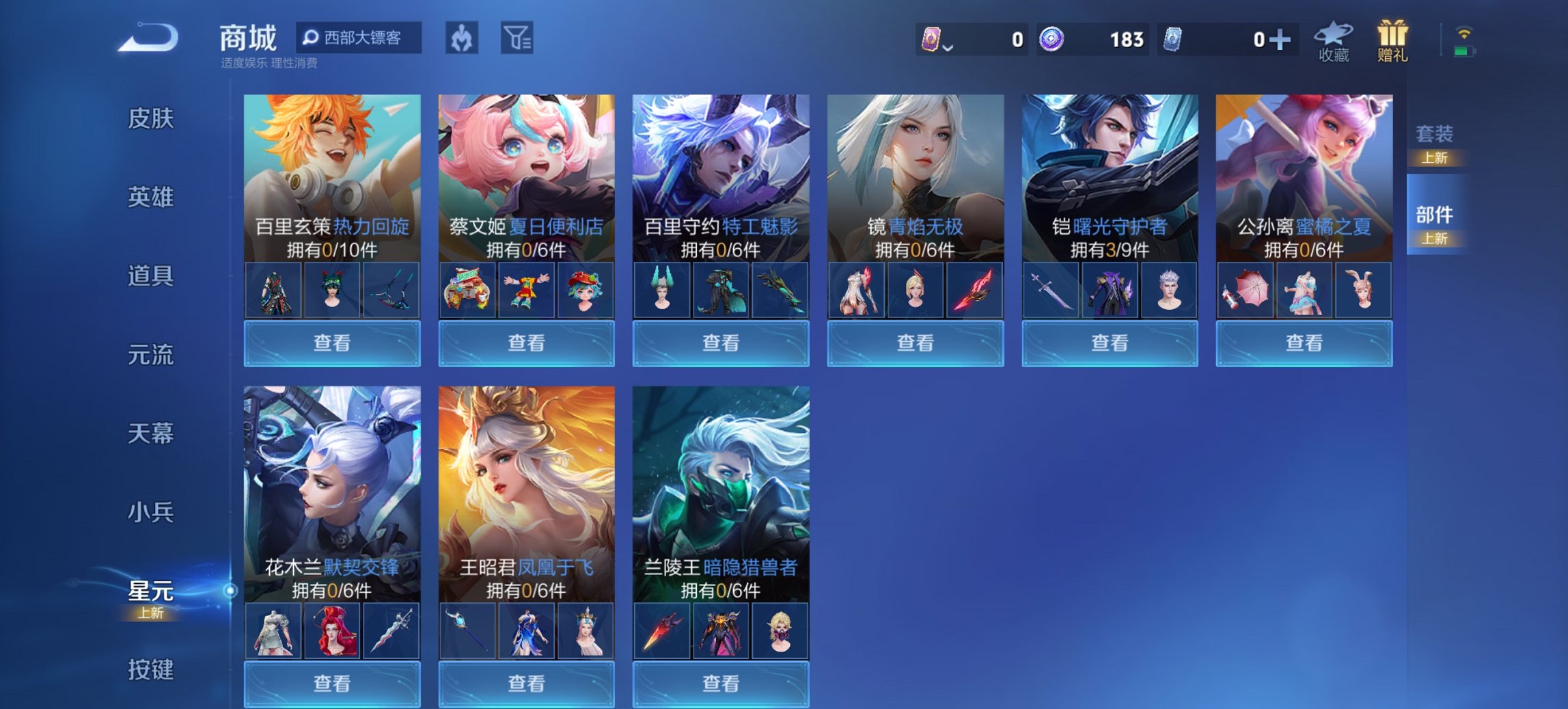Select 英雄 in the left sidebar

coord(152,197)
